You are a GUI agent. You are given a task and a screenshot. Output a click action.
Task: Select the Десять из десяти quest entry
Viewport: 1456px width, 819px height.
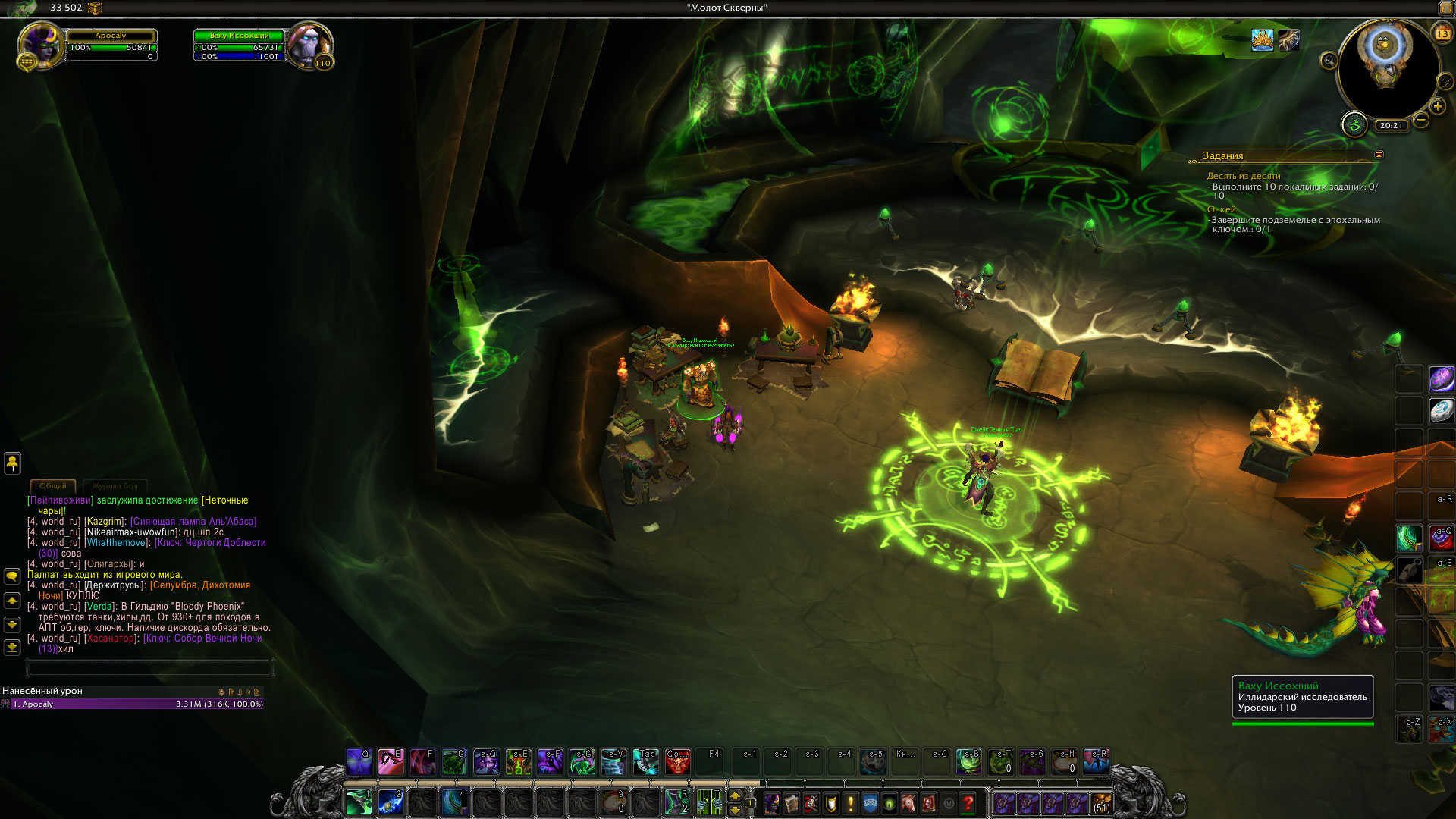(1243, 176)
